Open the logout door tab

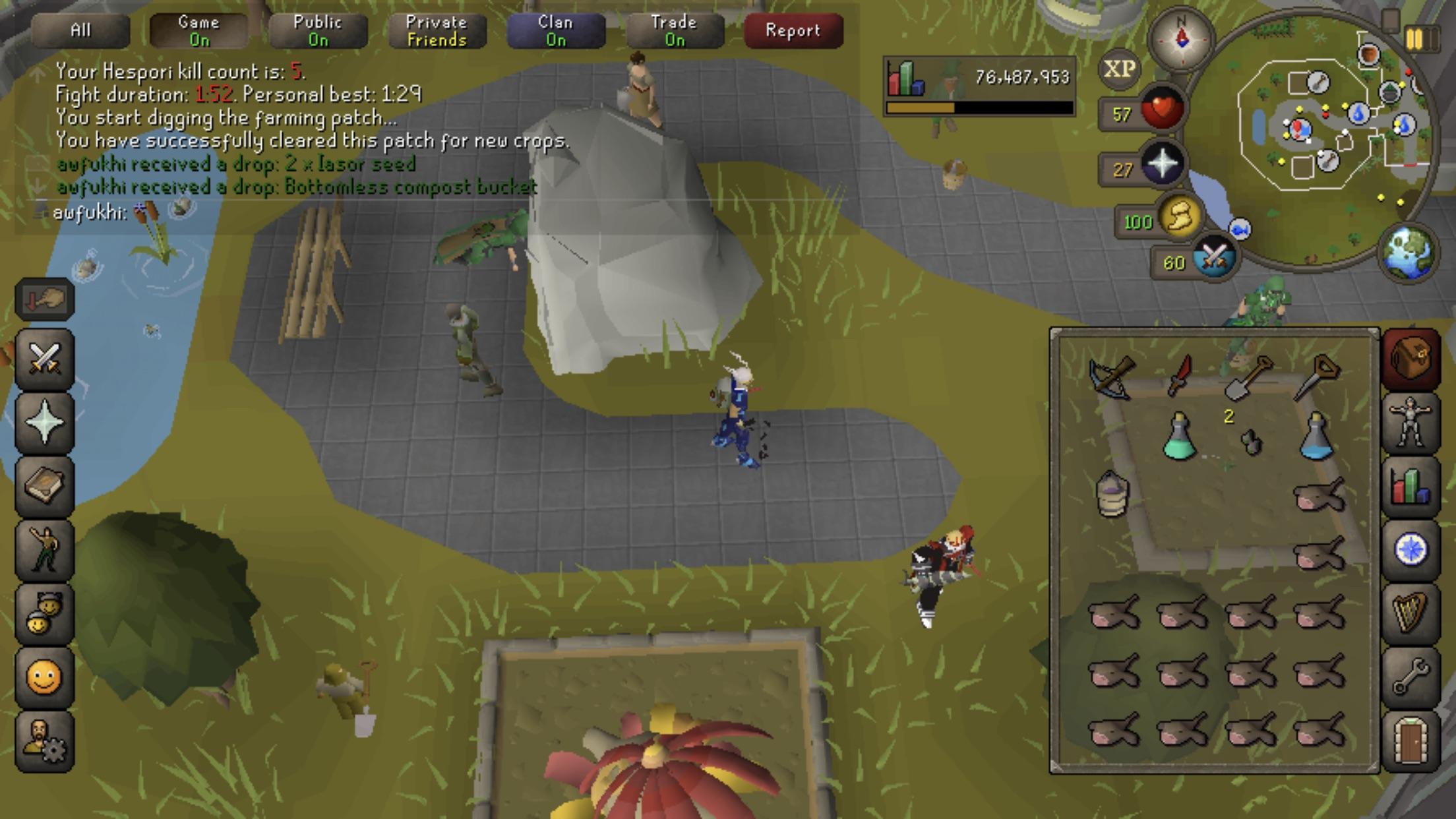1410,740
